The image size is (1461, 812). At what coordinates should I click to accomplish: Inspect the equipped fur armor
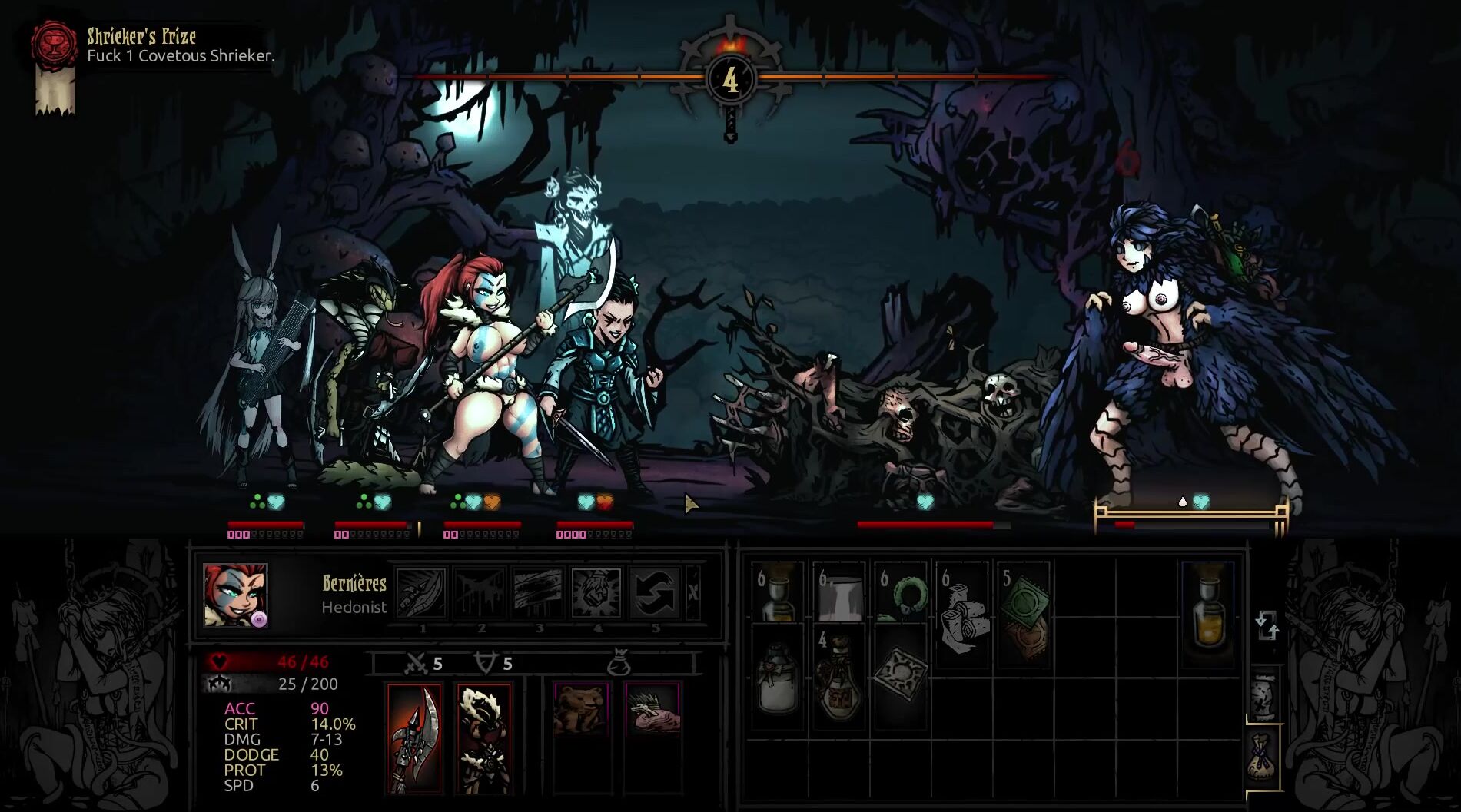483,737
